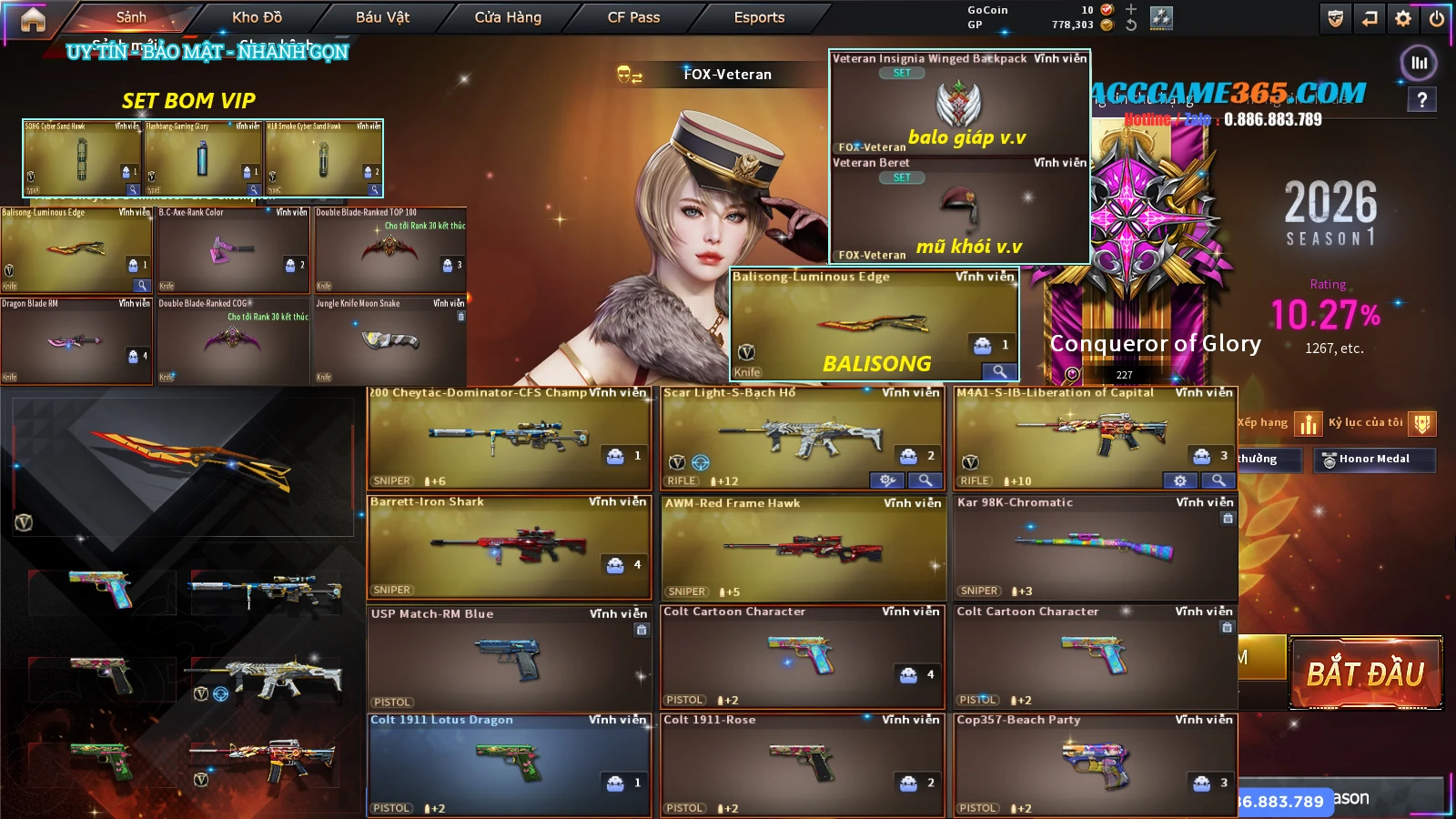Open the question mark help button
The image size is (1456, 819).
[x=1422, y=100]
